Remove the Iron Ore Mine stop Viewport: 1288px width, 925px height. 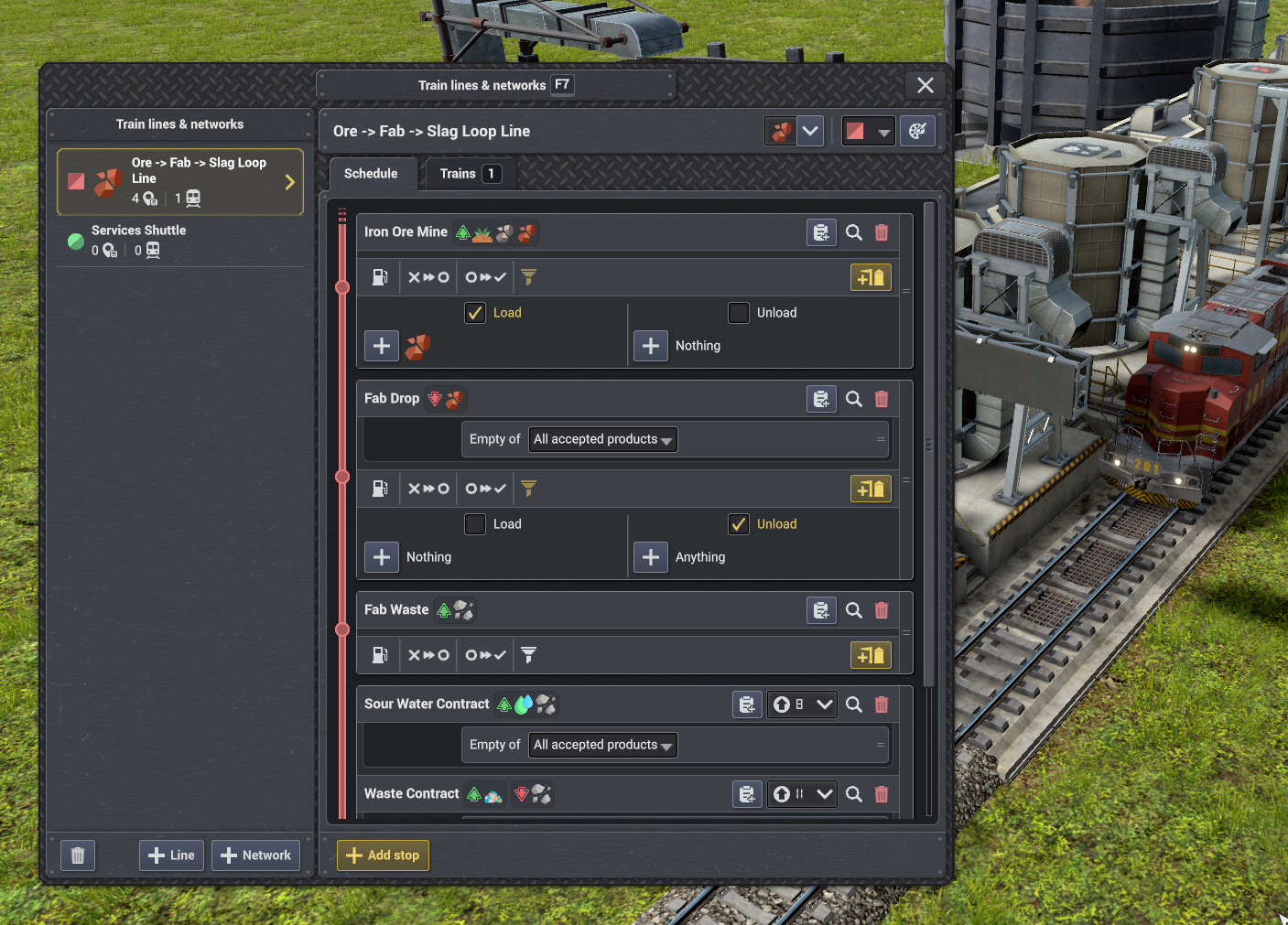(x=882, y=232)
